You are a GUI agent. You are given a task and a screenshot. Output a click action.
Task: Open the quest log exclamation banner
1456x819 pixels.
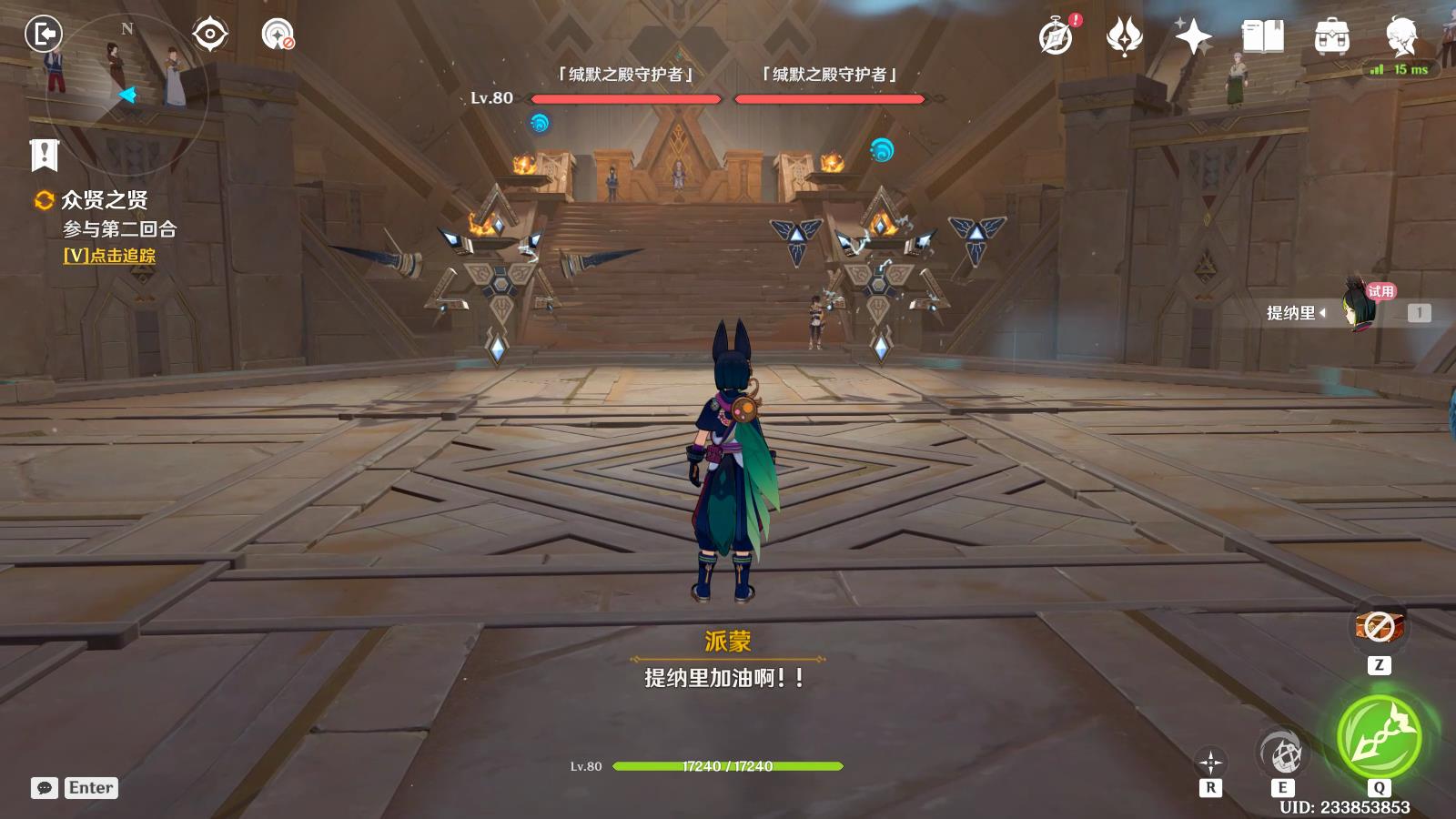(44, 155)
